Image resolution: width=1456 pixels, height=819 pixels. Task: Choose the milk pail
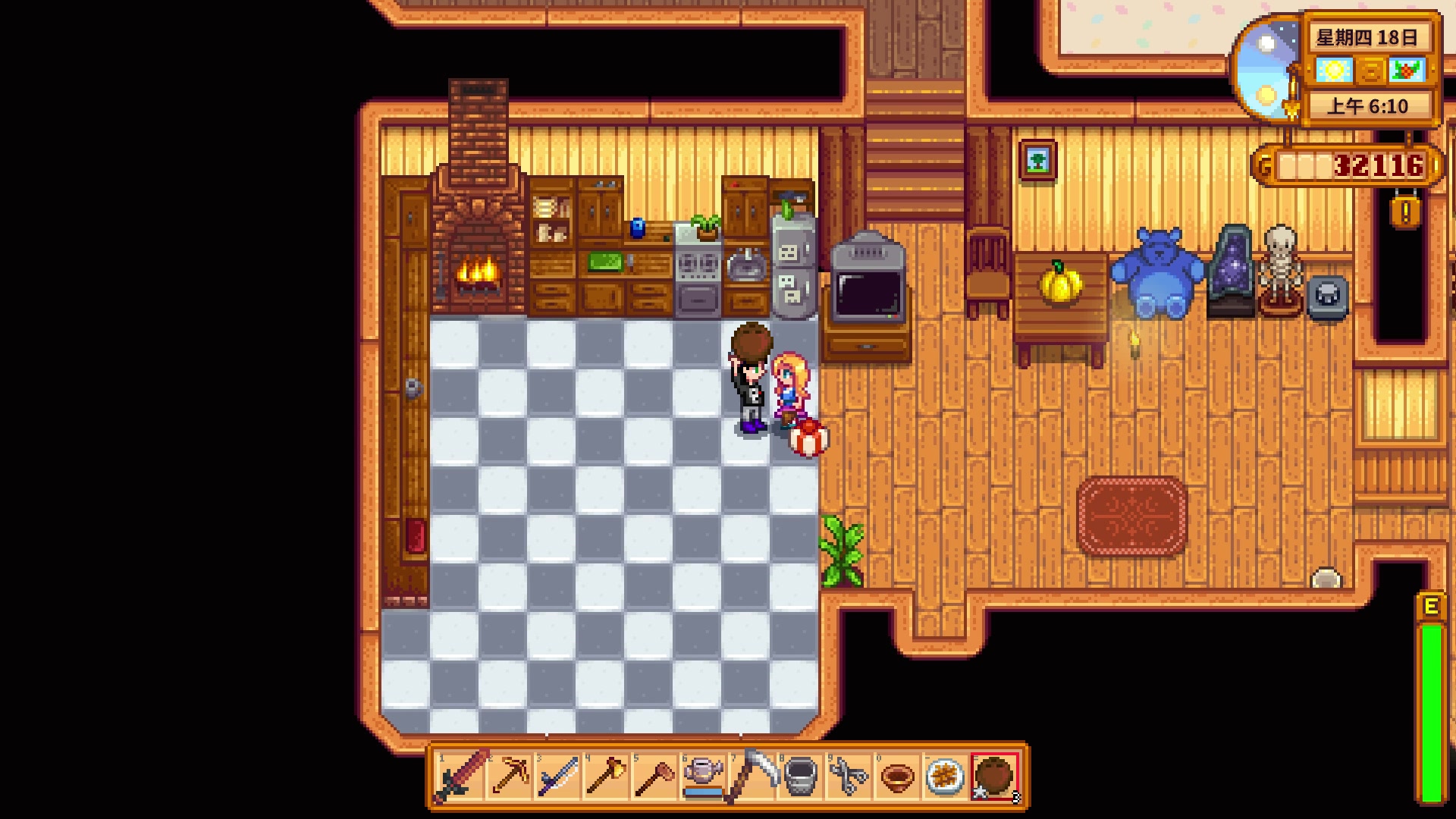pos(801,777)
